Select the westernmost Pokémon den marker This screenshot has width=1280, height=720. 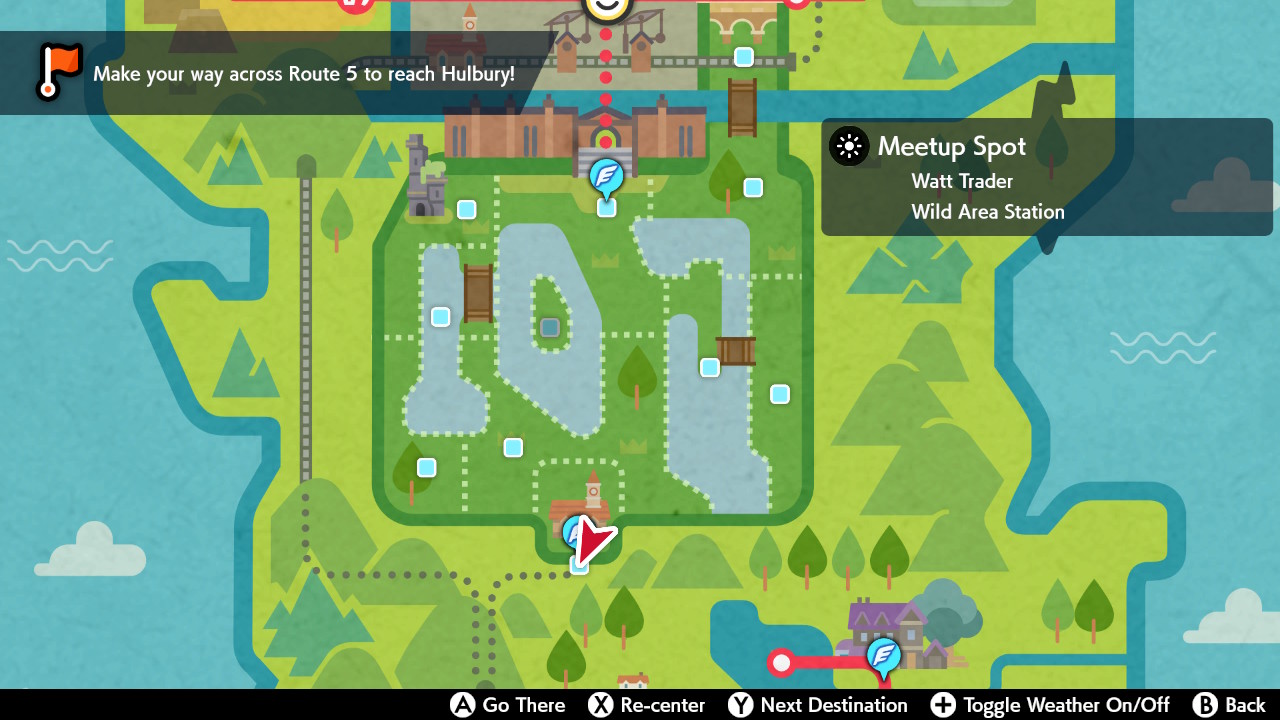click(426, 467)
